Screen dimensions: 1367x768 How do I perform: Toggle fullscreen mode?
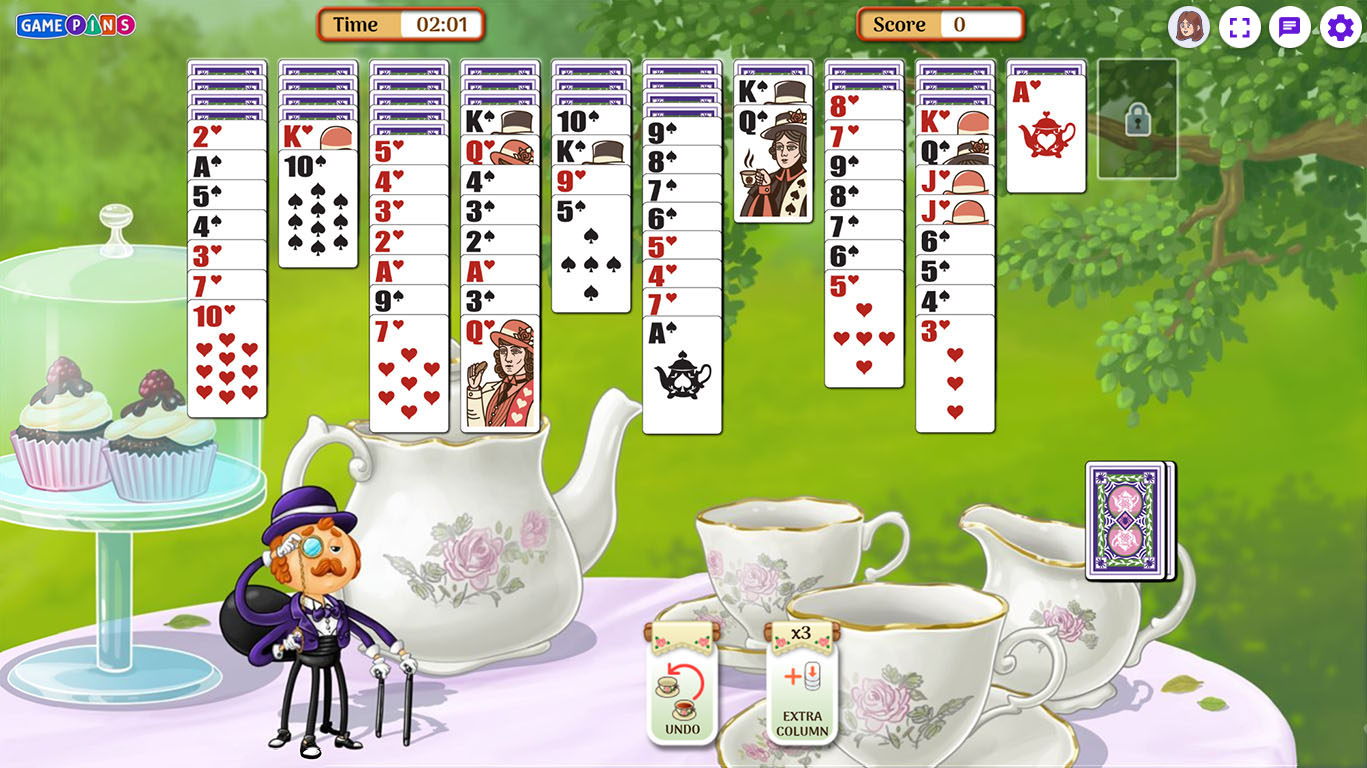click(1239, 27)
